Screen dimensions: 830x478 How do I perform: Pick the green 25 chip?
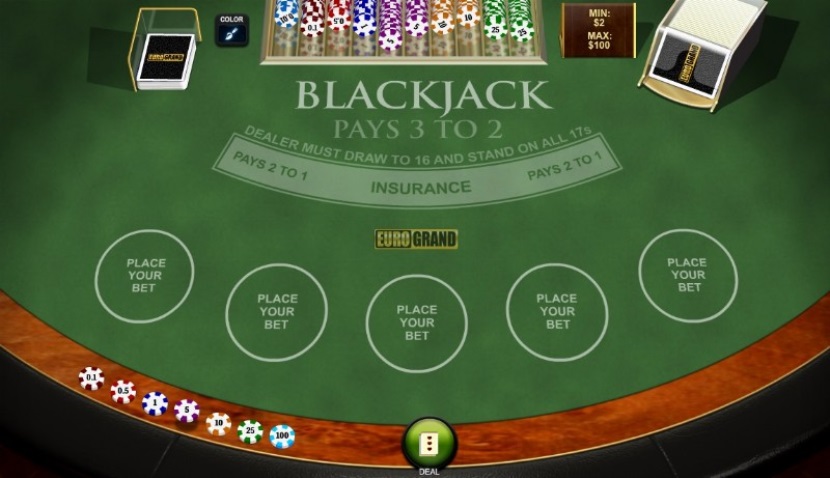pos(250,431)
